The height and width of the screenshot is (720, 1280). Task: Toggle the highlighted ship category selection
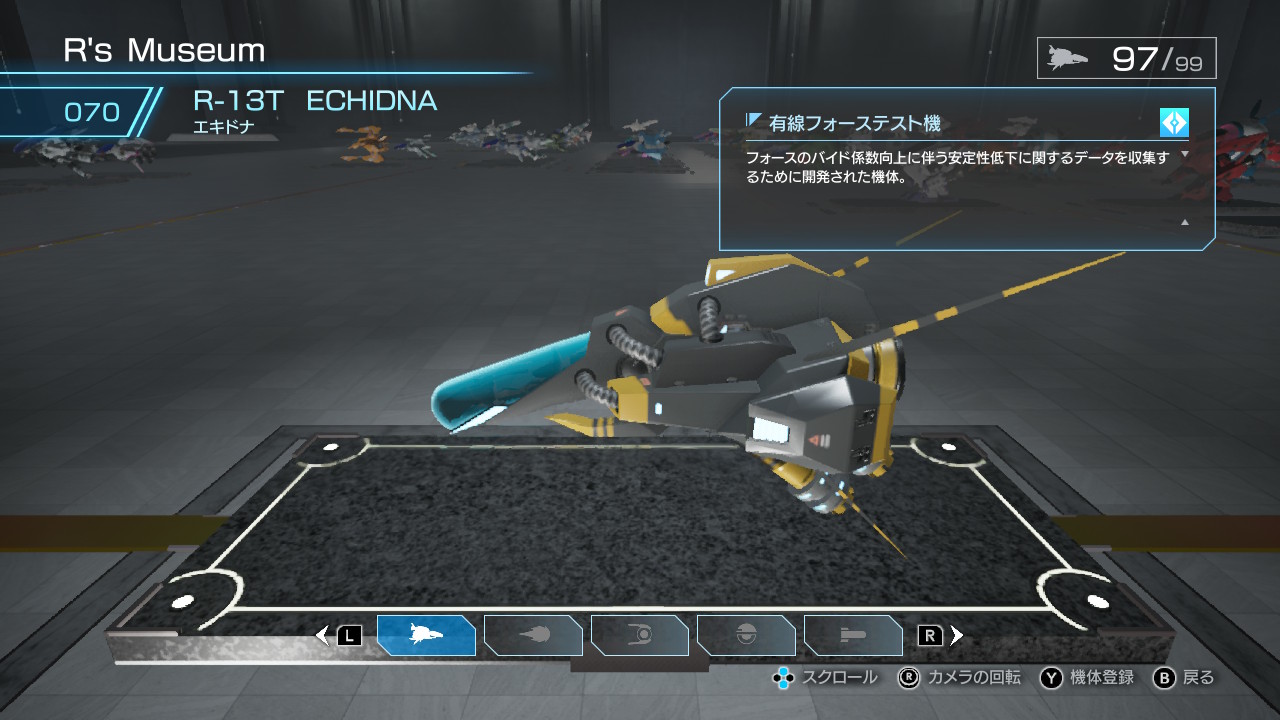[x=427, y=635]
